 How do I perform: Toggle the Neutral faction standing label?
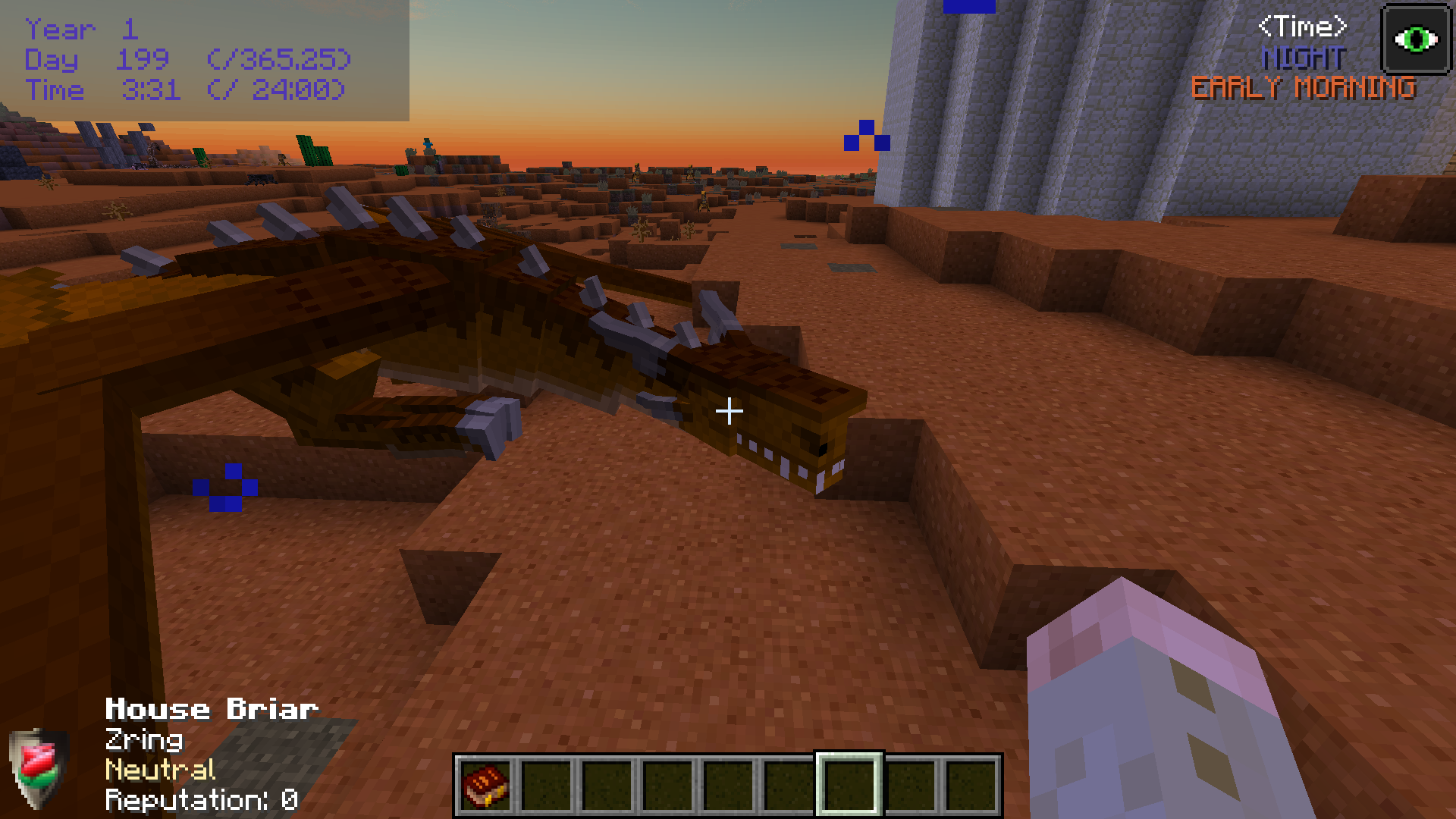[x=159, y=770]
